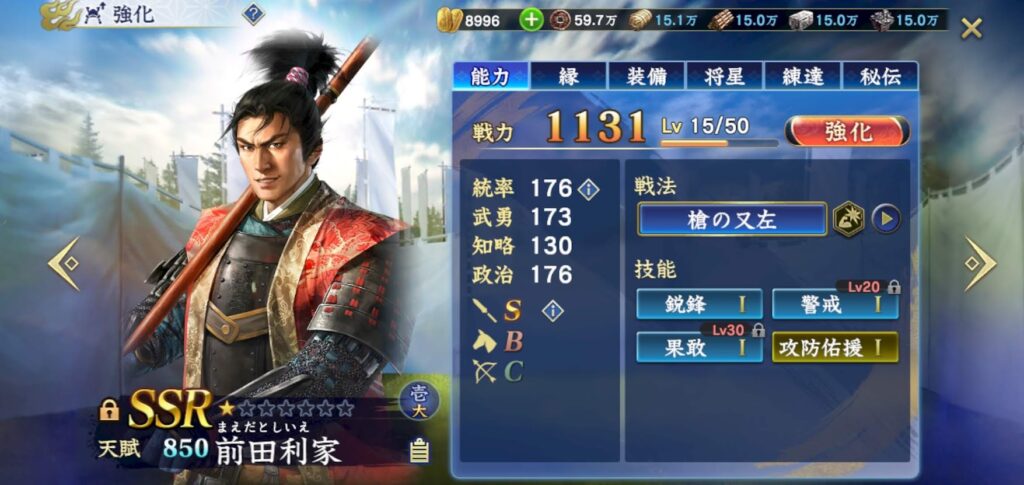Viewport: 1024px width, 485px height.
Task: Toggle the padlock beside the SSR rank
Action: [x=110, y=410]
